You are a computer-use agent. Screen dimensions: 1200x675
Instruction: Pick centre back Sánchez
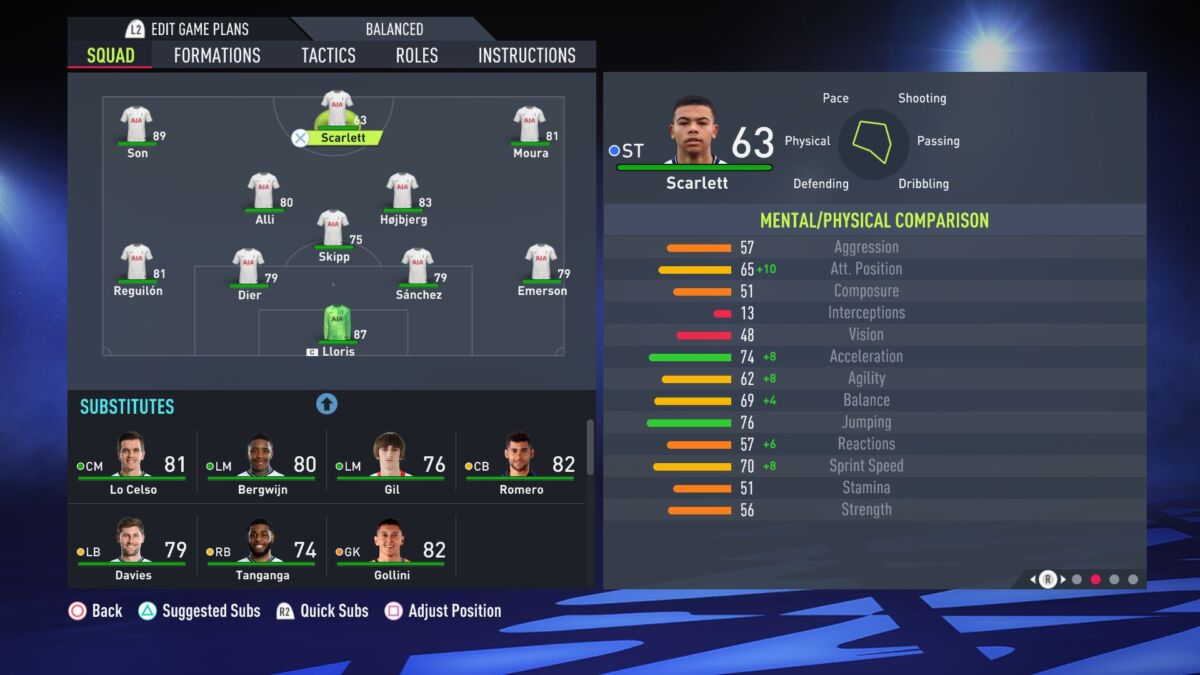pyautogui.click(x=417, y=268)
